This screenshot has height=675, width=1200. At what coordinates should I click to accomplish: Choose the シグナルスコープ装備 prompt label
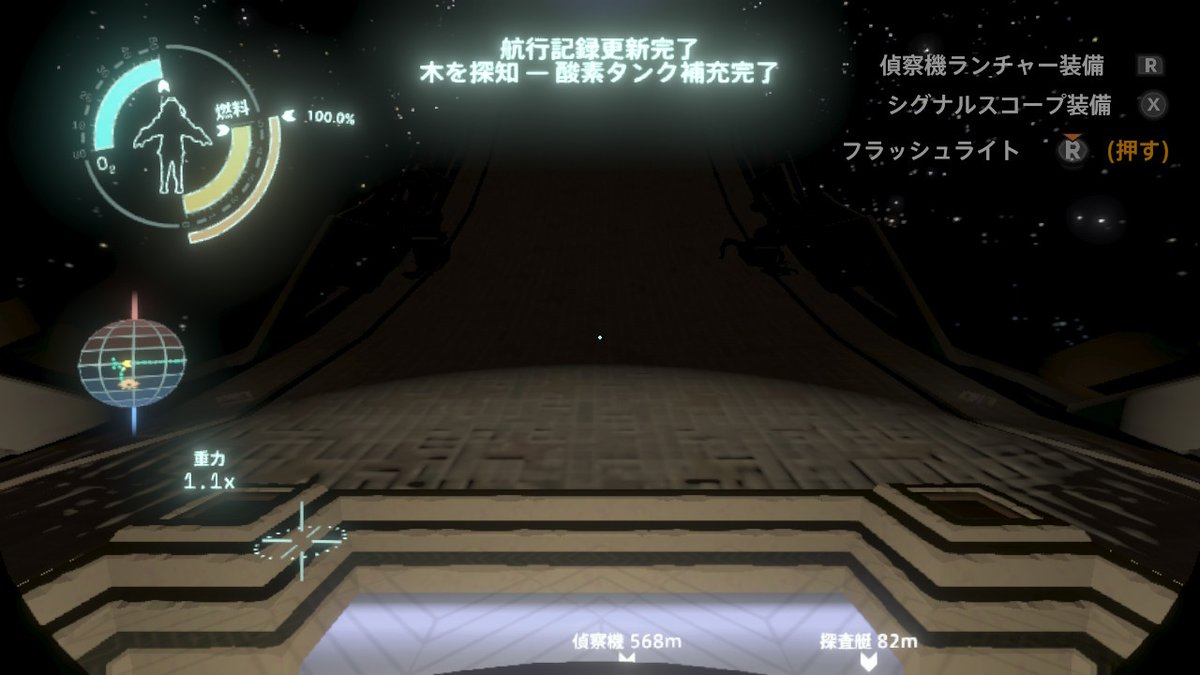tap(999, 104)
